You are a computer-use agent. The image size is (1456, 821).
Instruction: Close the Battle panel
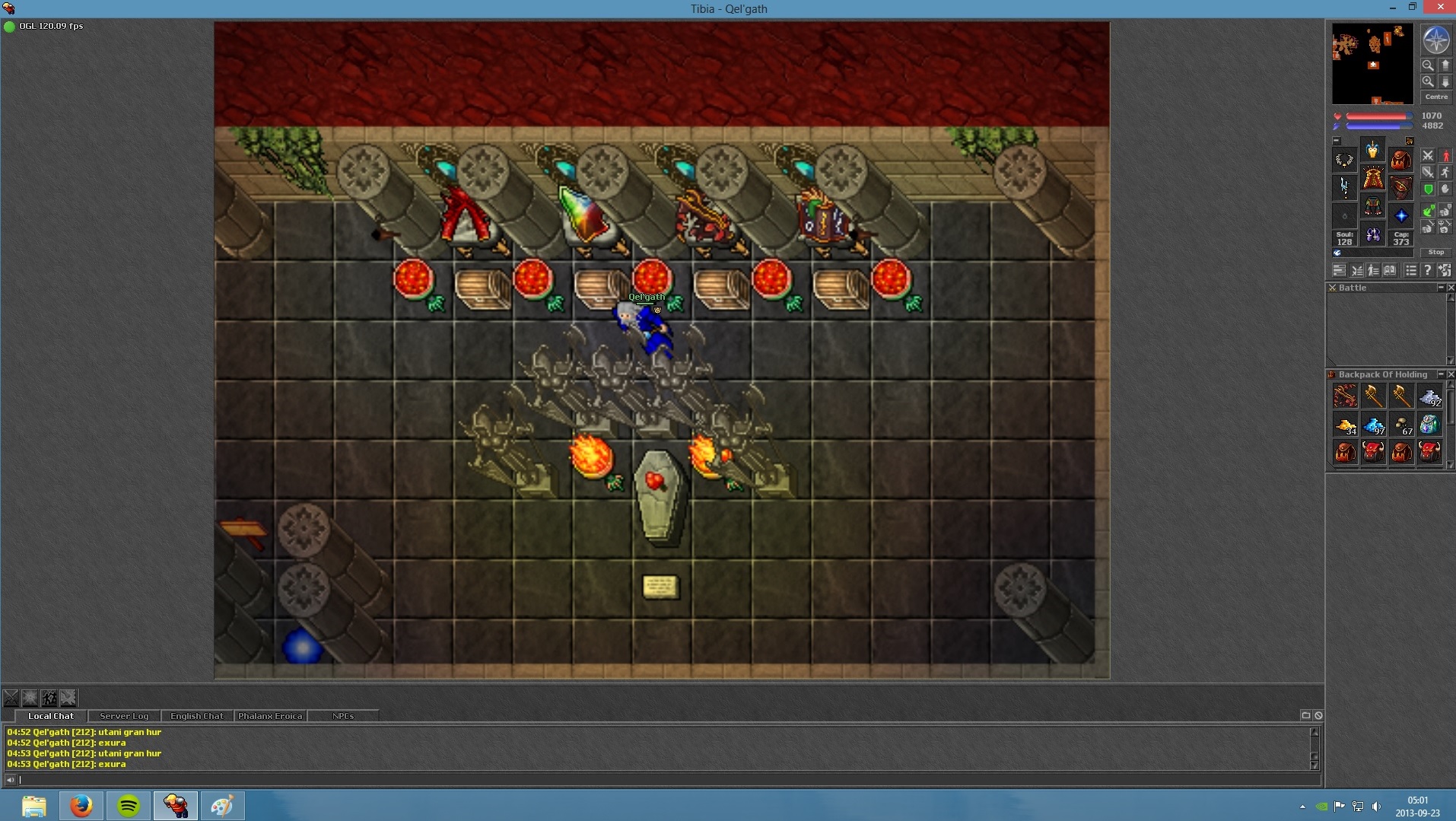[1450, 288]
